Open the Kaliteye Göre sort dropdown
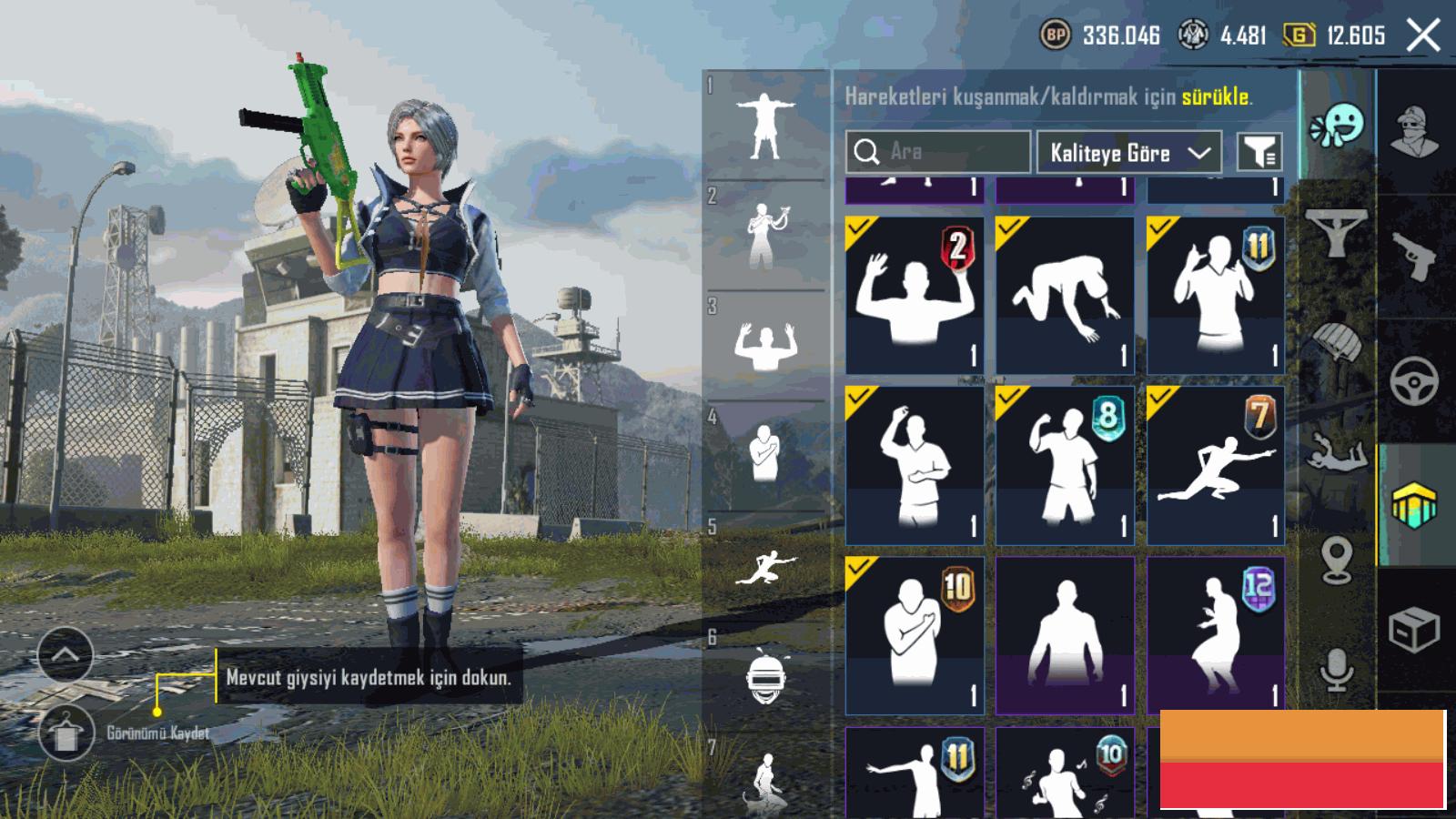1456x819 pixels. point(1128,152)
